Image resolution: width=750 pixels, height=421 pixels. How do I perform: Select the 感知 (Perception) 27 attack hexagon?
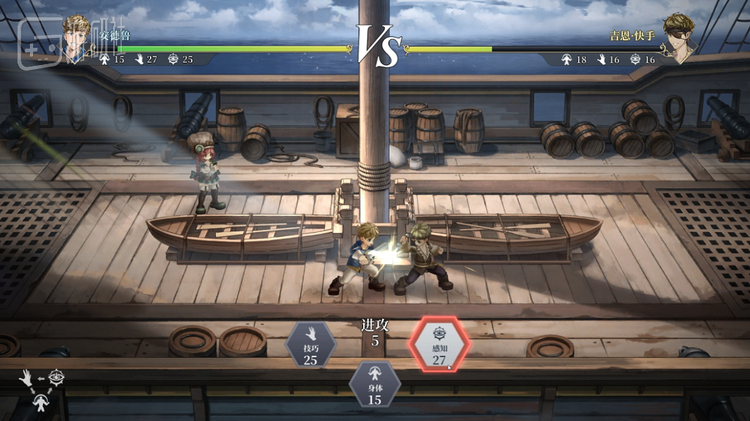pos(439,345)
